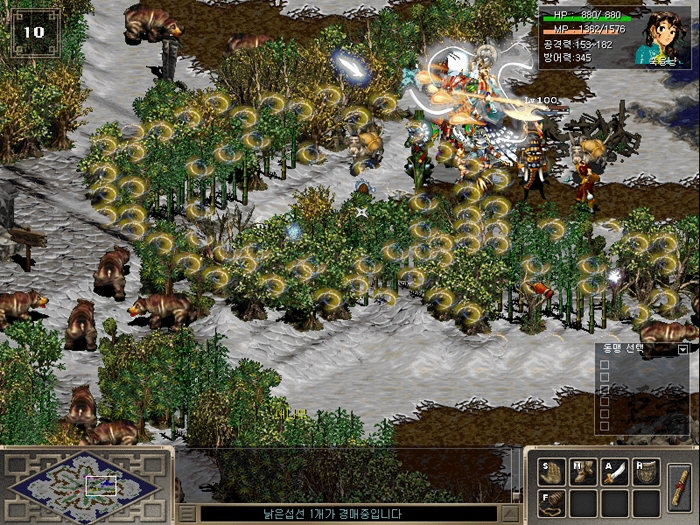Click the number 10 group badge
700x525 pixels.
pos(35,32)
